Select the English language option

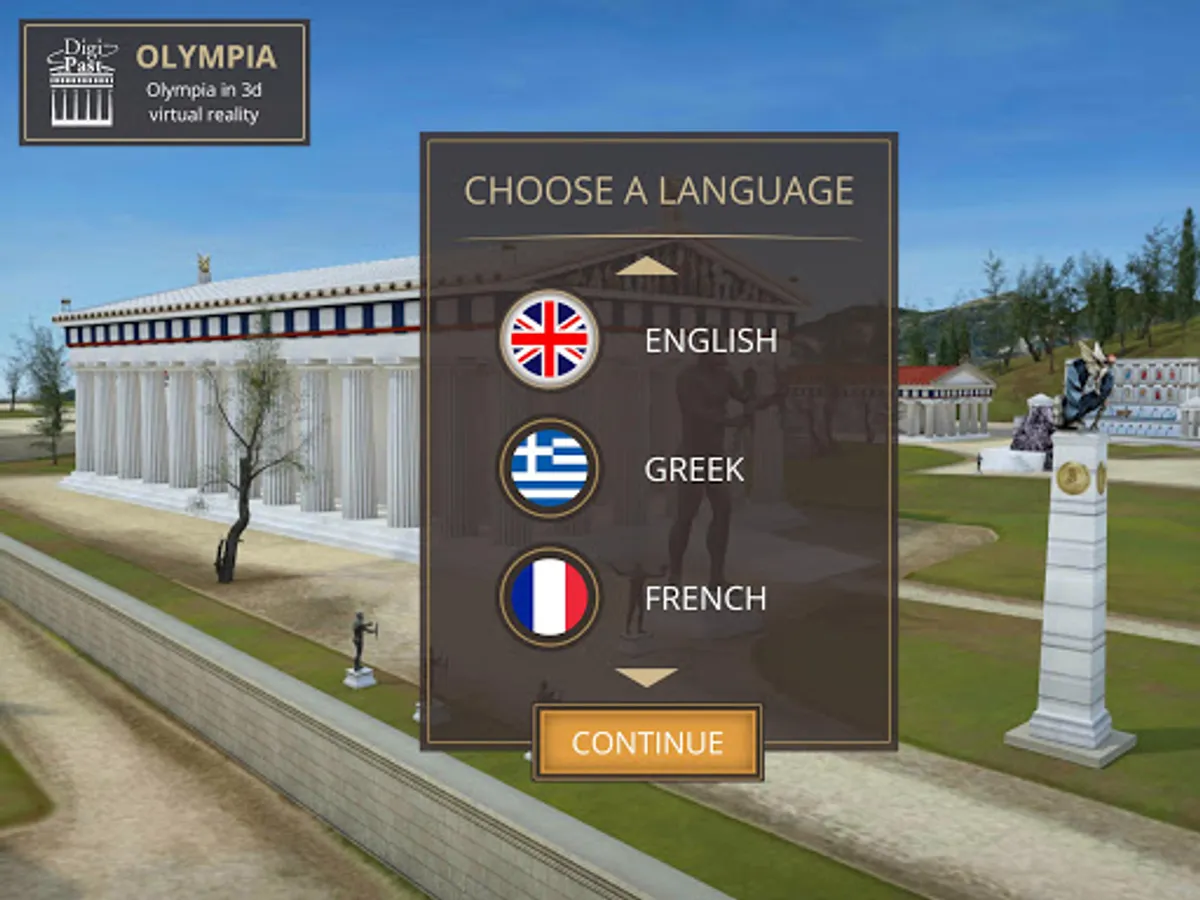[x=710, y=341]
